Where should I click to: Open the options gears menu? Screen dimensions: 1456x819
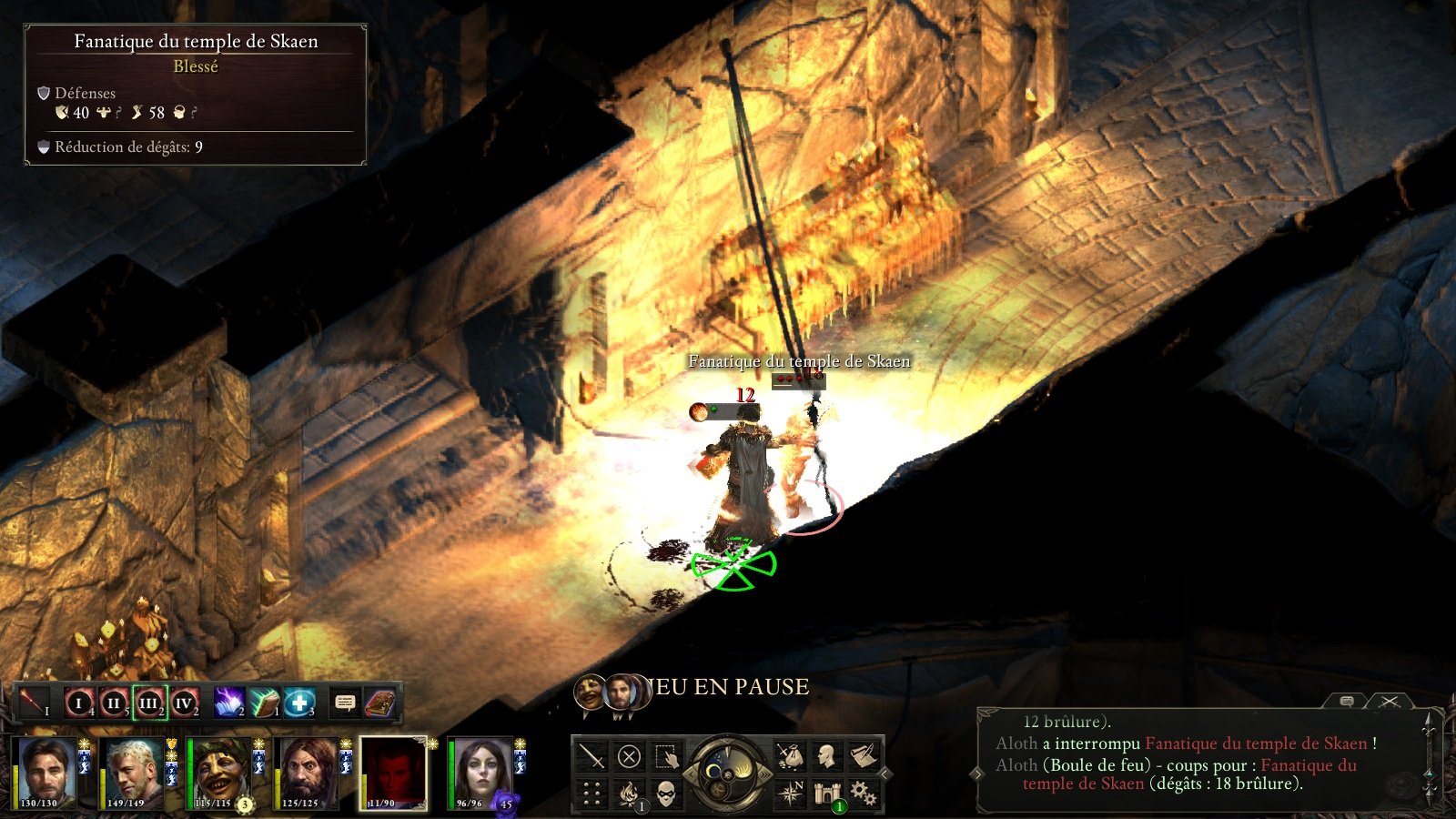[863, 794]
